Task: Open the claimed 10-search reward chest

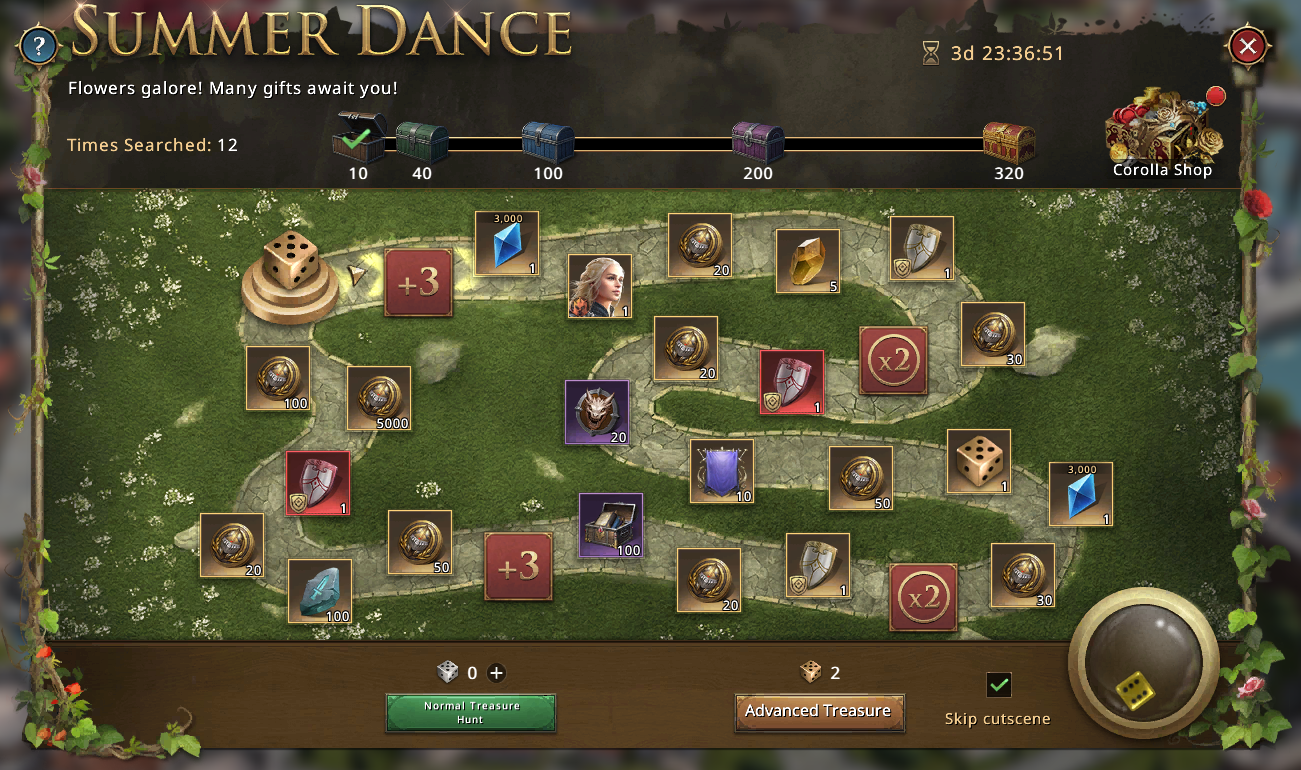Action: tap(358, 139)
